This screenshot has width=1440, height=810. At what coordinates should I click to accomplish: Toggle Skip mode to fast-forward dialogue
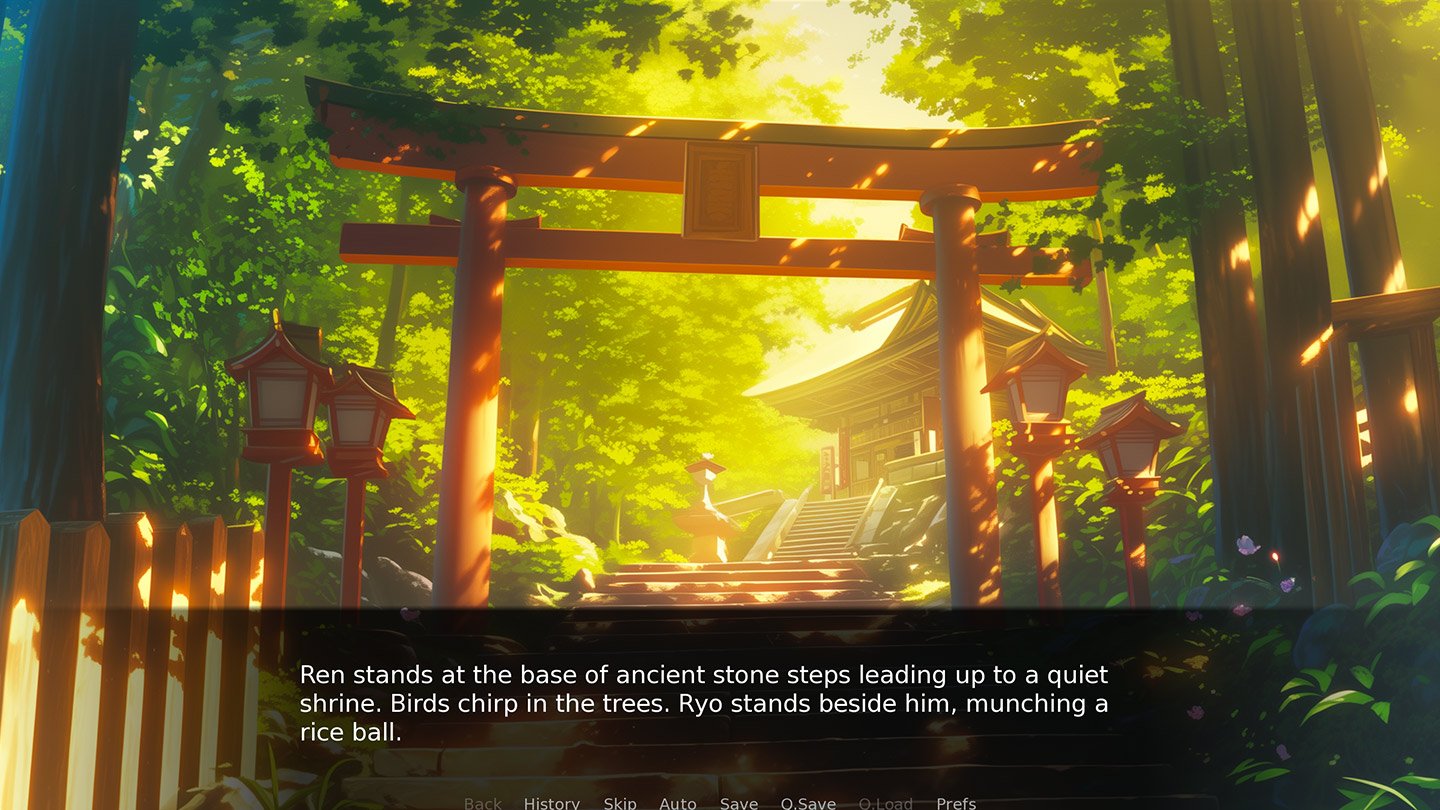(x=620, y=803)
